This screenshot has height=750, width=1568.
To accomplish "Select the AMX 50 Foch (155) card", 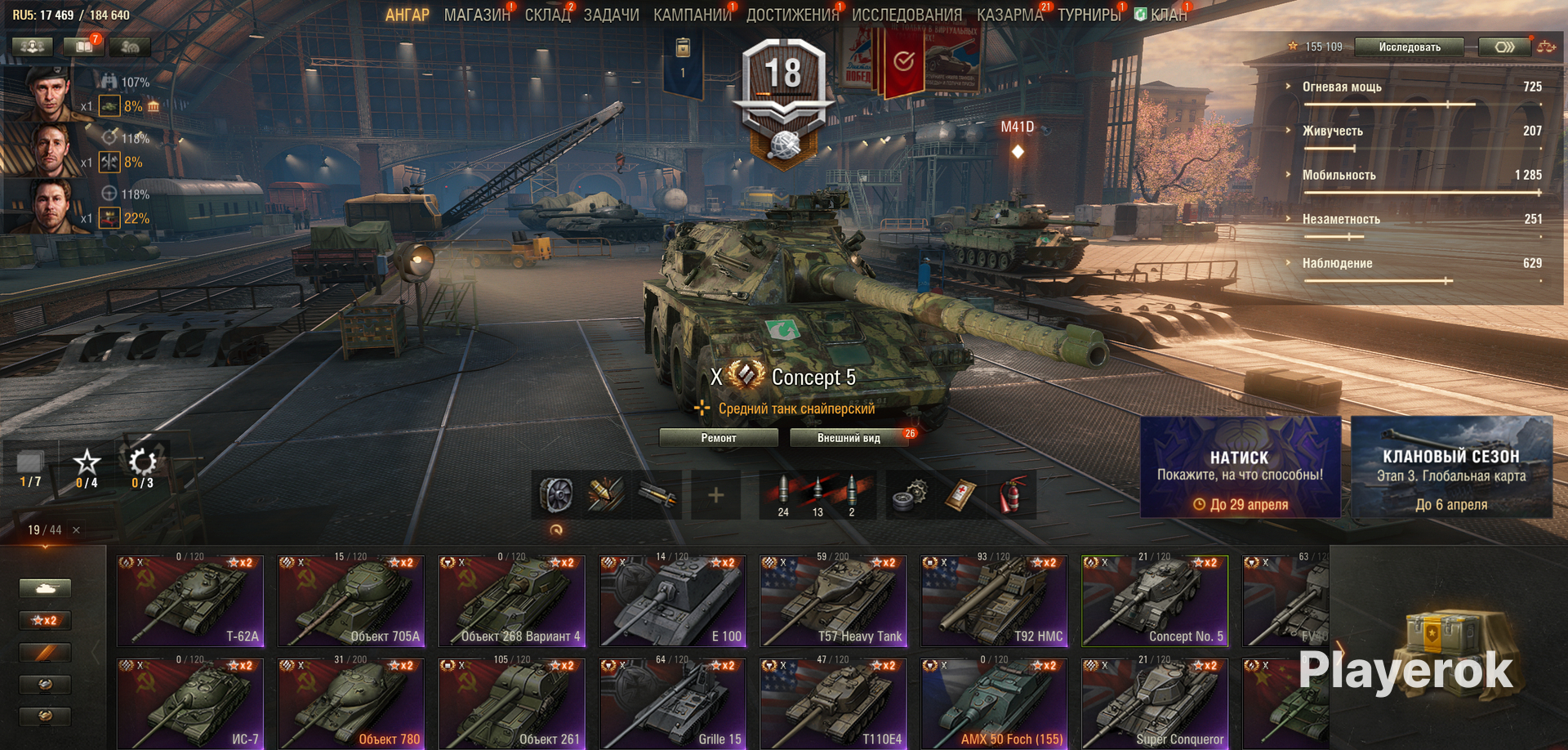I will [994, 703].
